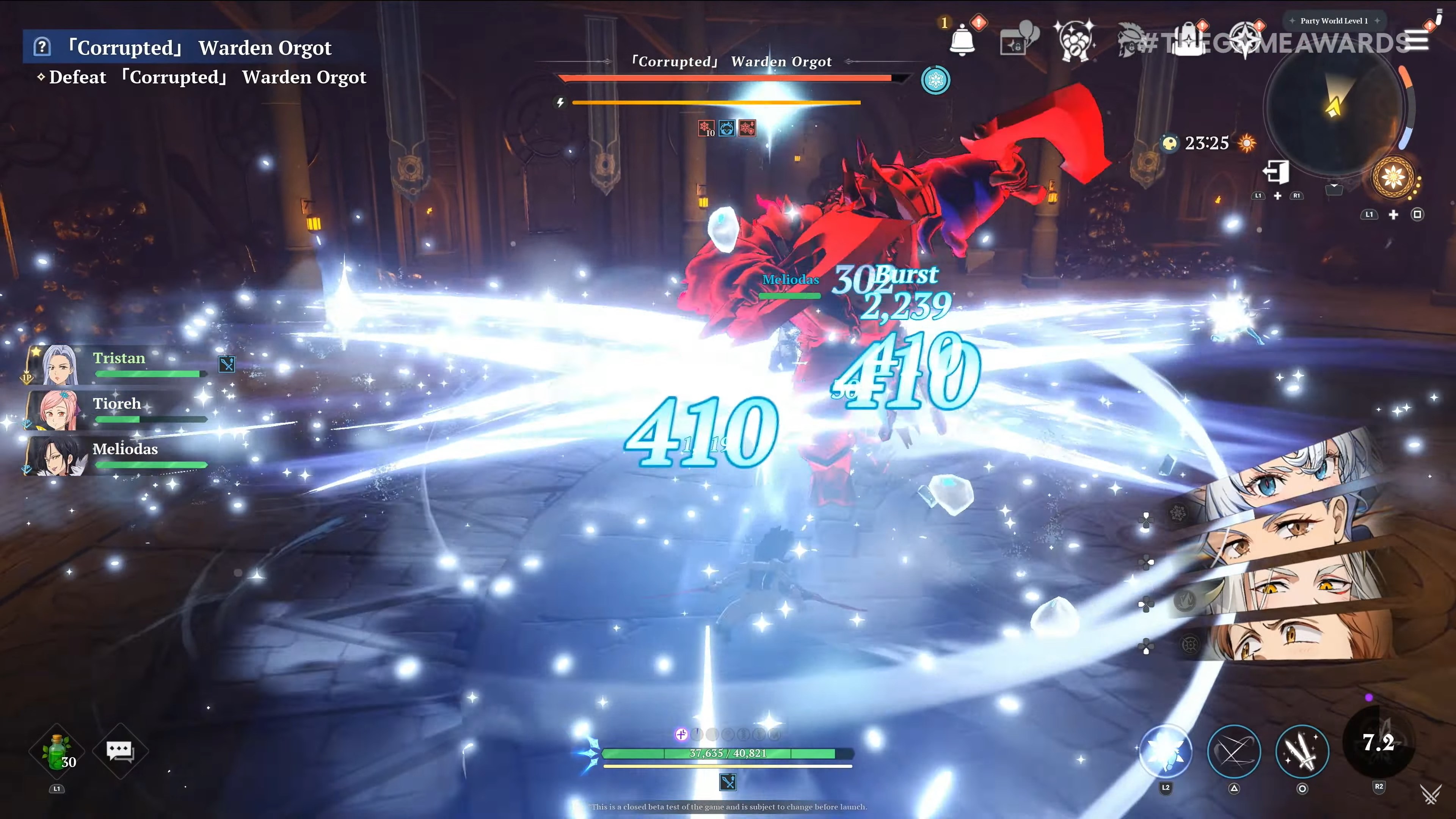Open the hamburger main menu
The height and width of the screenshot is (819, 1456).
pyautogui.click(x=1417, y=41)
